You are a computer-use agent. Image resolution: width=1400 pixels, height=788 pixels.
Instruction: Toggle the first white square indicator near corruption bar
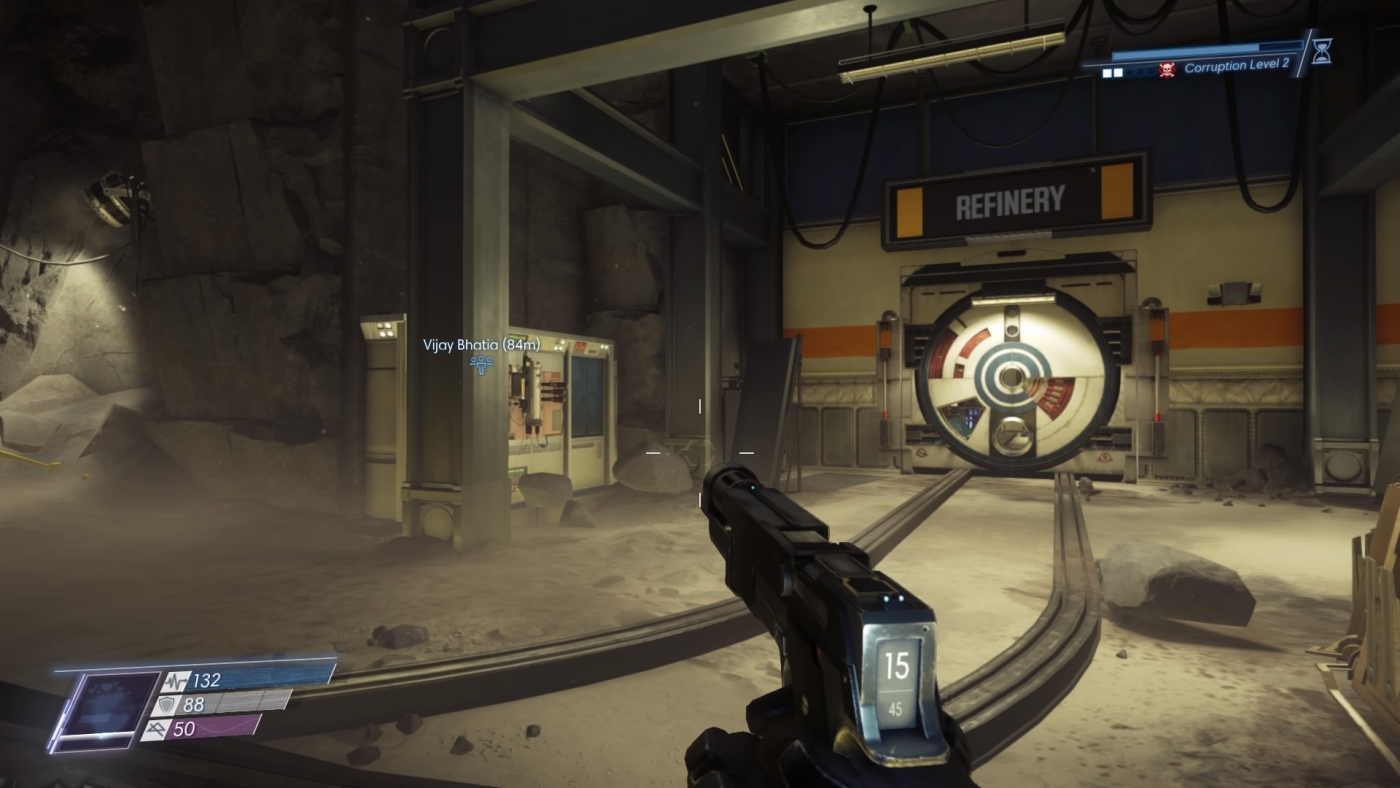click(x=1106, y=72)
